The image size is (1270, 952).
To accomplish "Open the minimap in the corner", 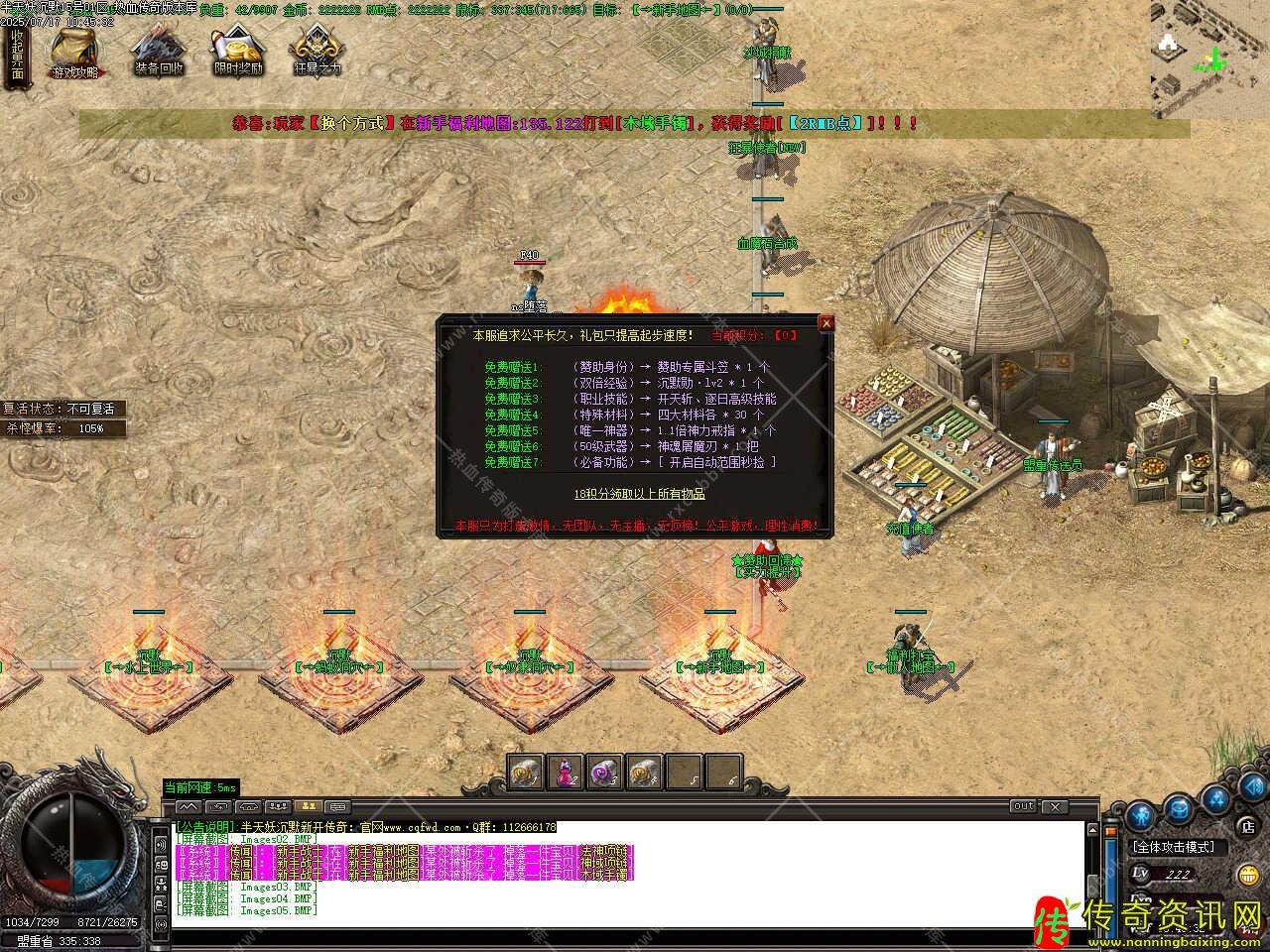I will [1210, 58].
